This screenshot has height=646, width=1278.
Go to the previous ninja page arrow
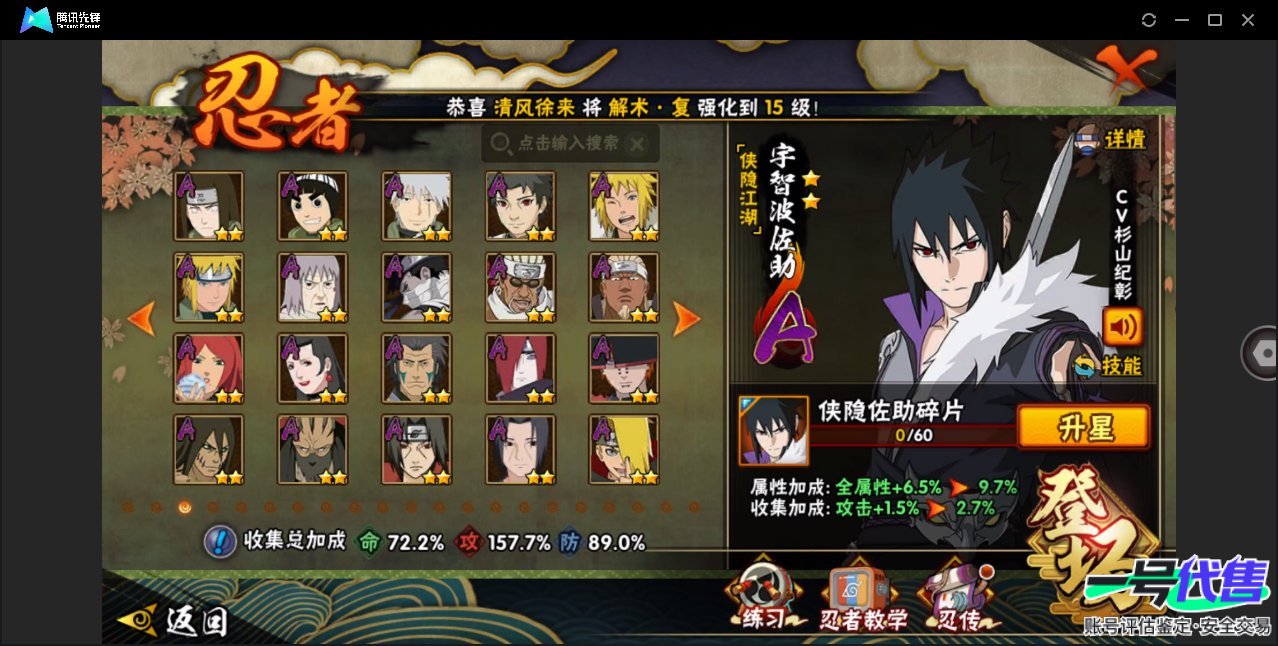point(142,319)
